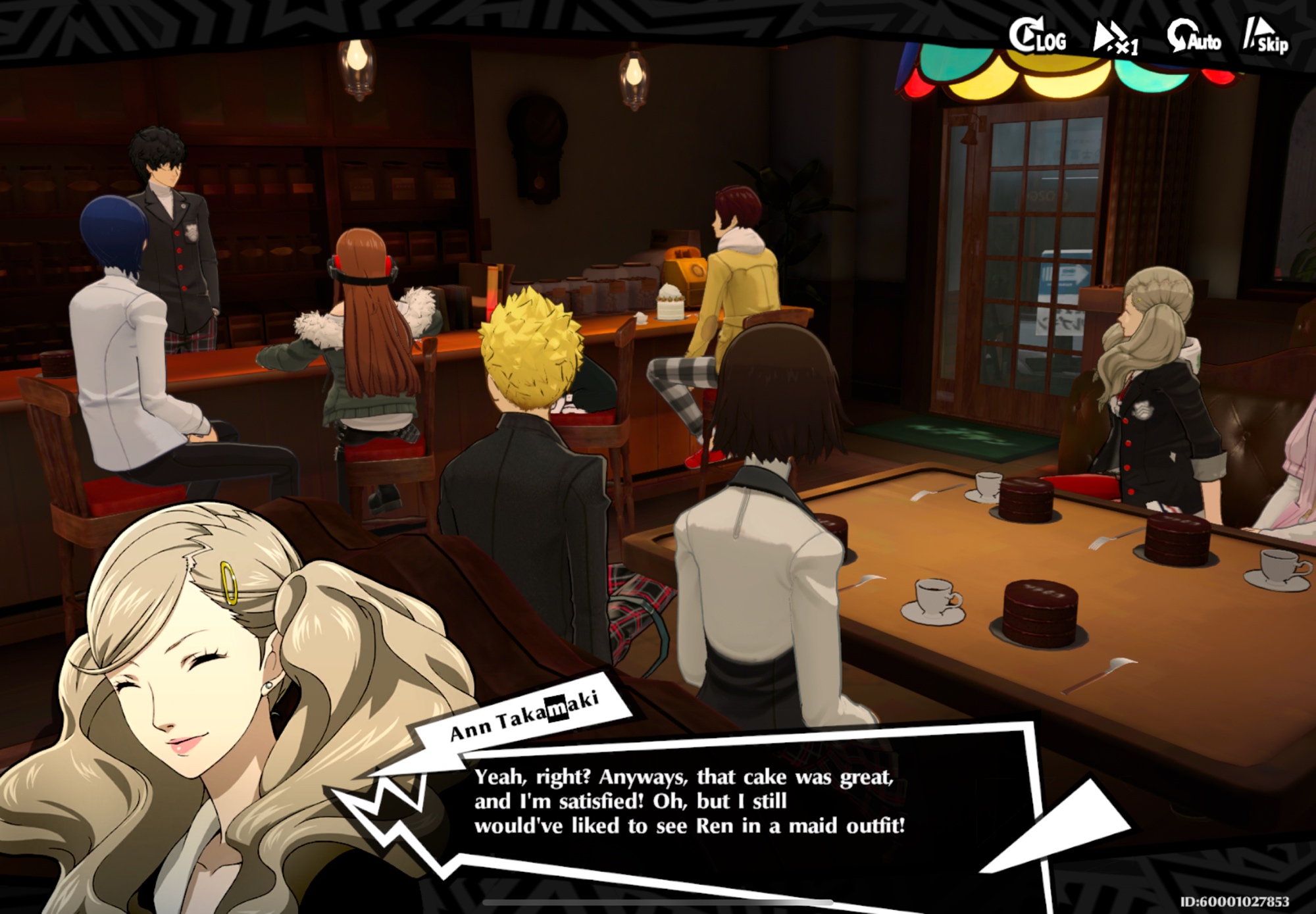Open the dialogue Log
Image resolution: width=1316 pixels, height=914 pixels.
click(1037, 37)
